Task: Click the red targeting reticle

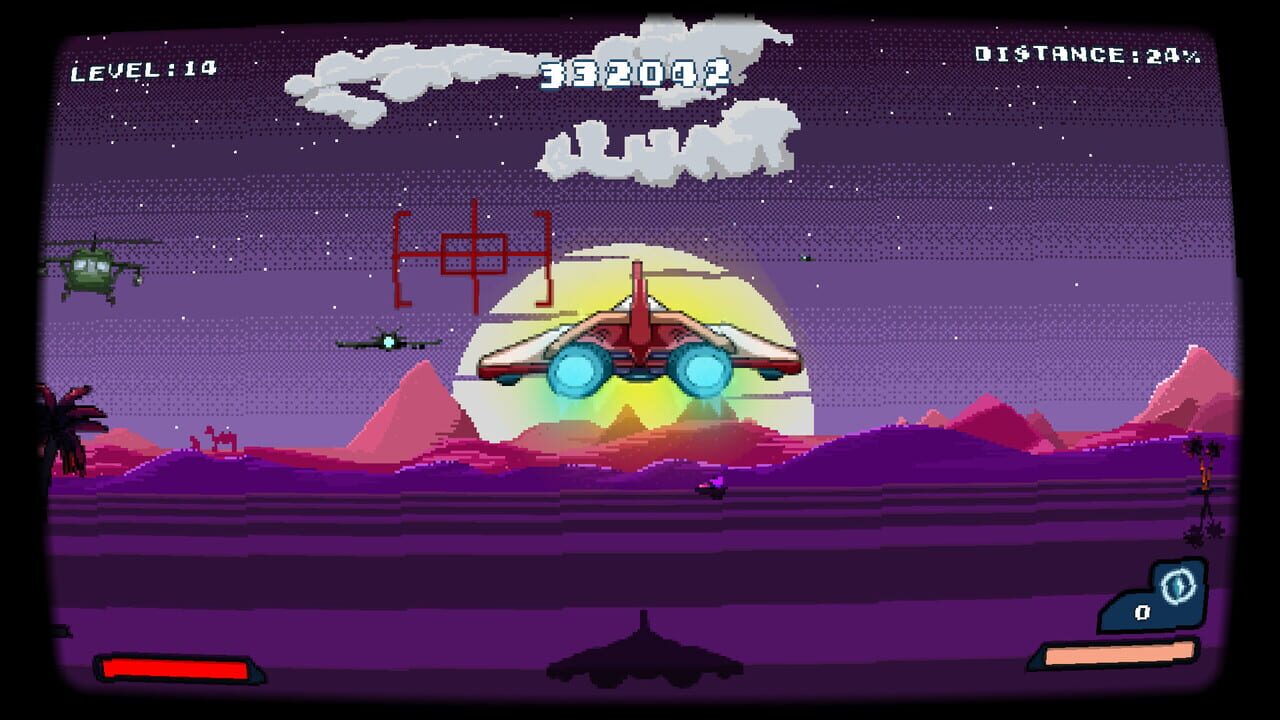Action: (x=473, y=252)
